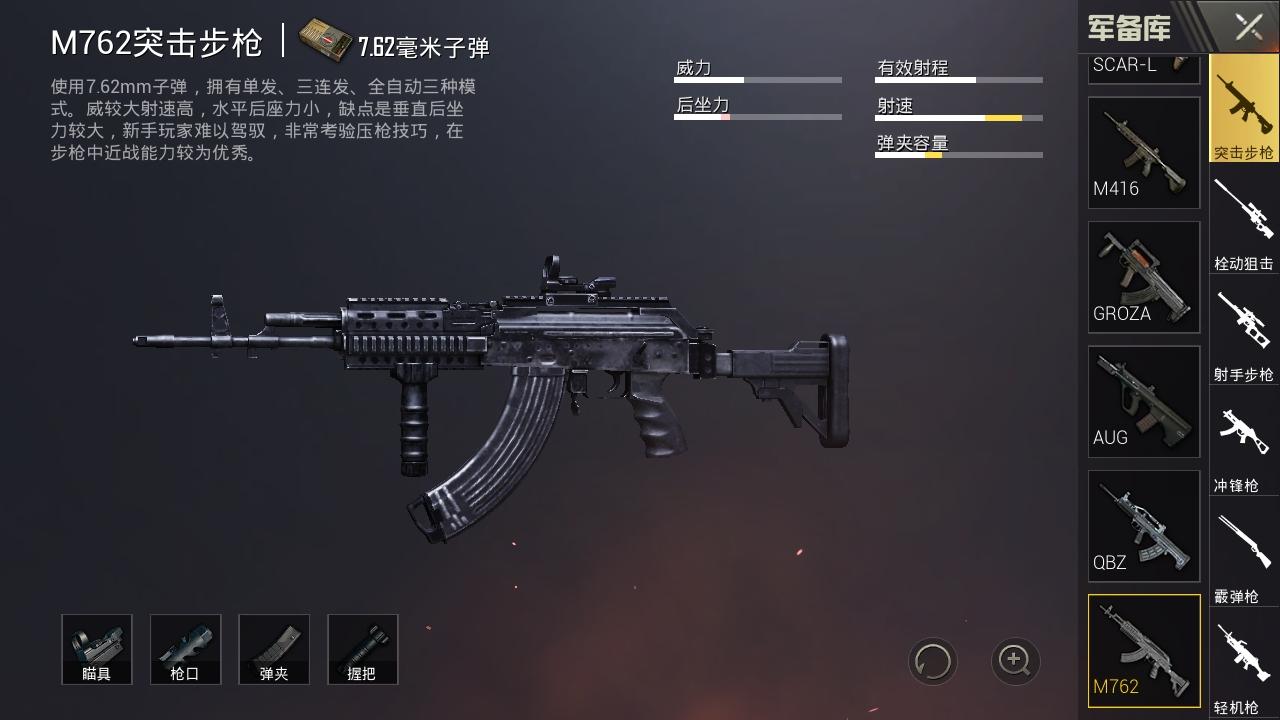
Task: Select the GROZA weapon thumbnail
Action: (x=1143, y=277)
